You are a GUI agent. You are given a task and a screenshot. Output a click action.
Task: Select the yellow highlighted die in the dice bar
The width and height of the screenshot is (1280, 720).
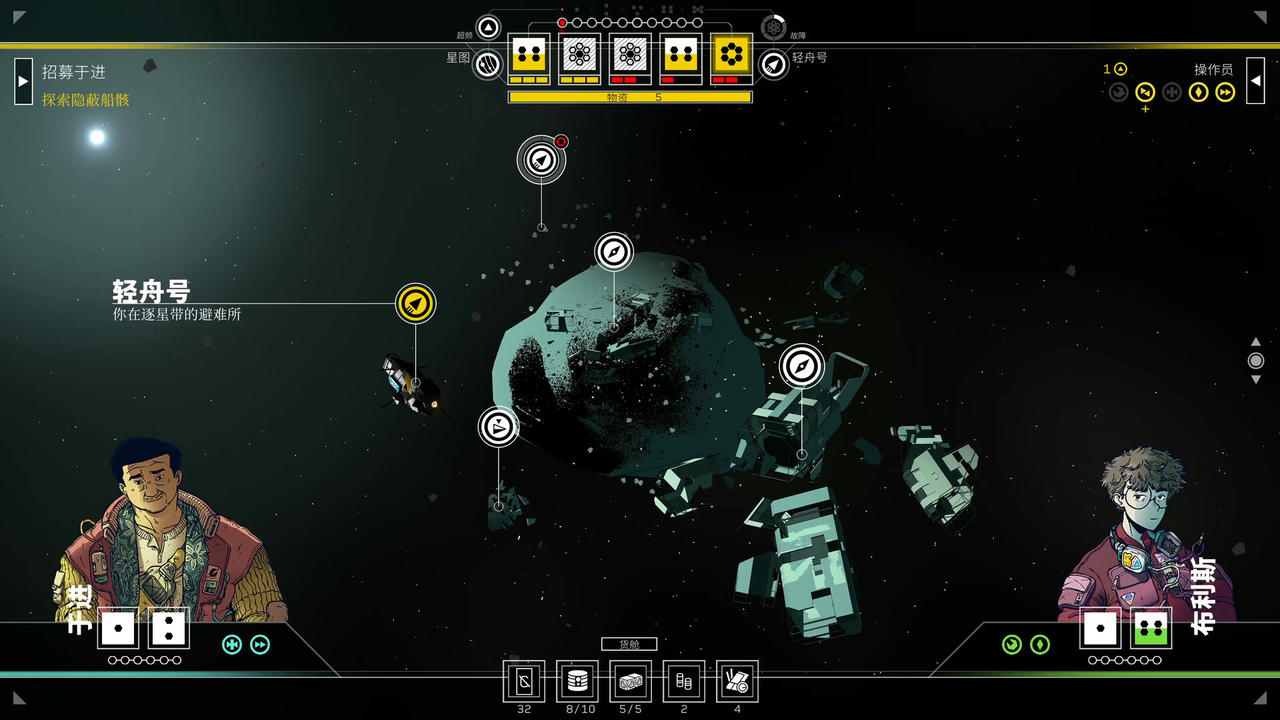[733, 57]
